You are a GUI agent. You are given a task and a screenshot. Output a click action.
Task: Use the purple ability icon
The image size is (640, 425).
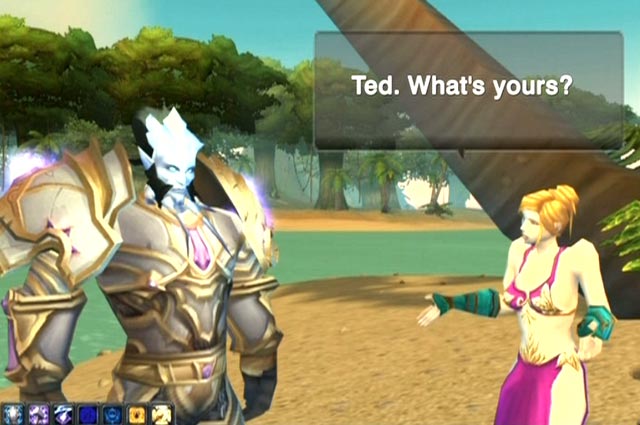coord(39,415)
